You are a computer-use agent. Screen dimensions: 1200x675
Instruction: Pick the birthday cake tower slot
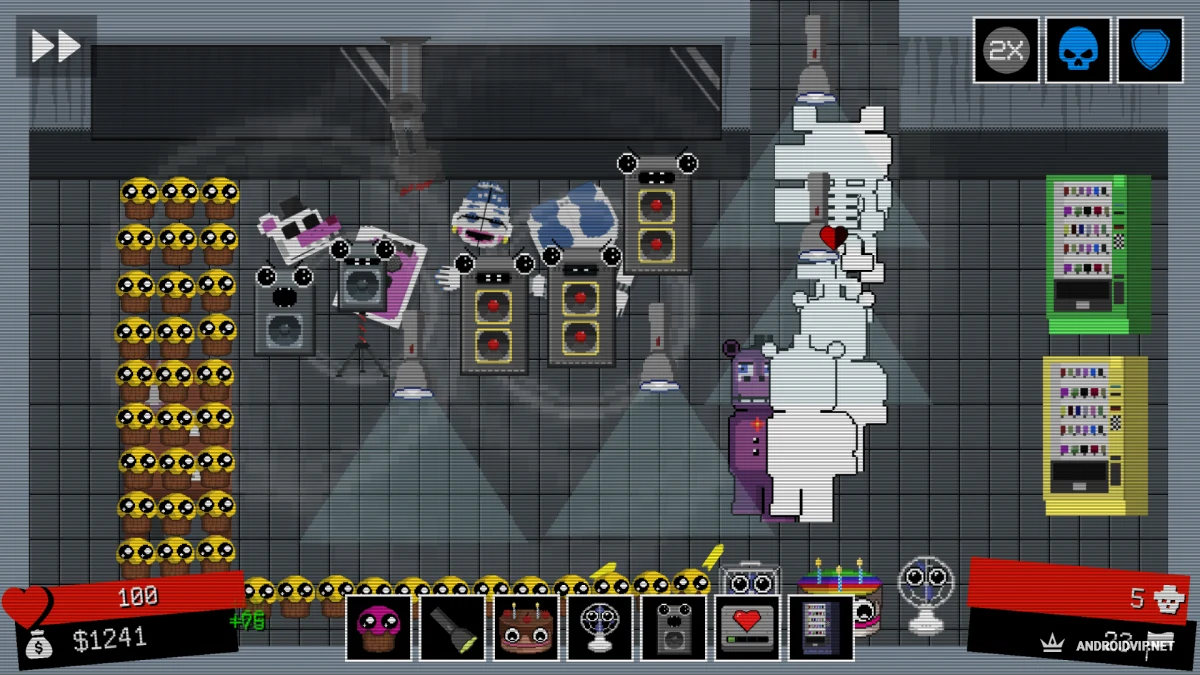pos(527,628)
